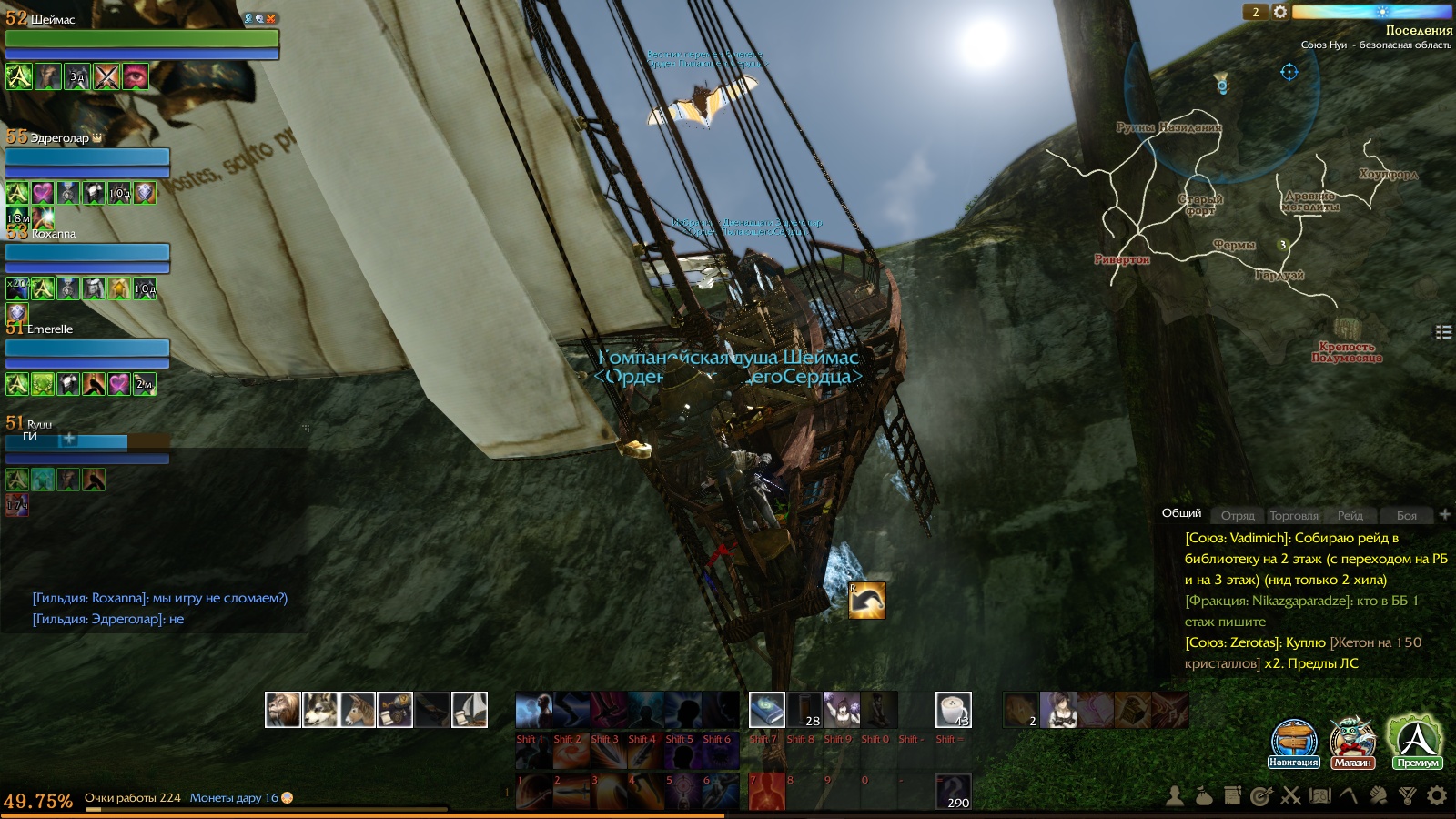Switch to the Торговля chat tab
The width and height of the screenshot is (1456, 819).
(x=1293, y=515)
